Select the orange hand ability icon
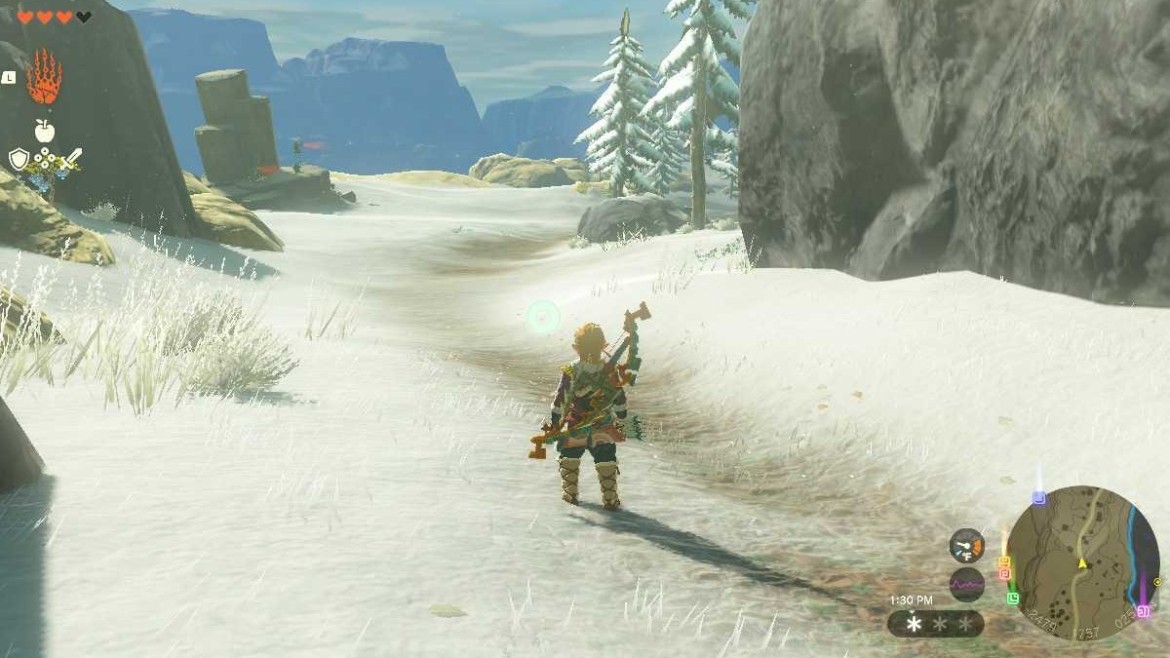Screen dimensions: 1170x658 point(44,78)
